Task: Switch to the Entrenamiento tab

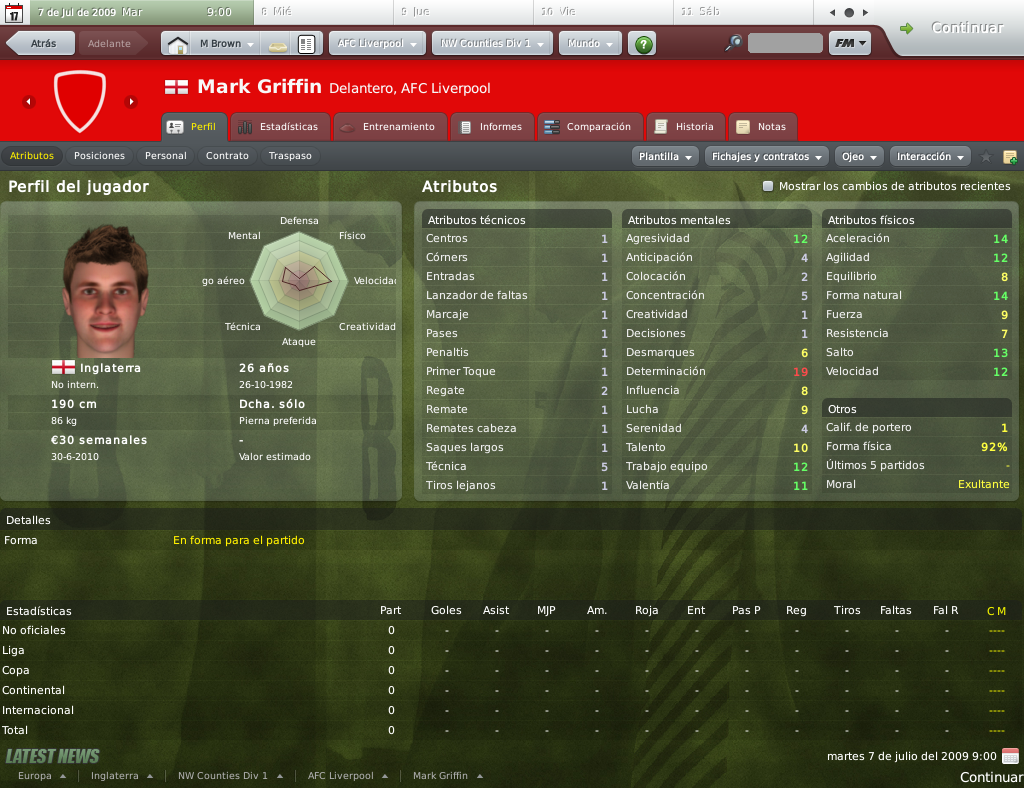Action: coord(388,127)
